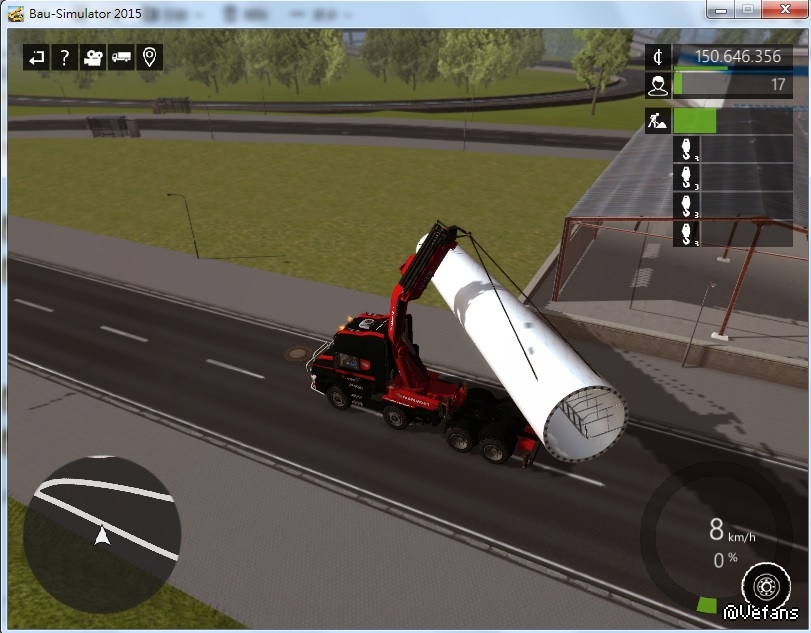Open the question mark help button
Image resolution: width=811 pixels, height=633 pixels.
pos(64,57)
